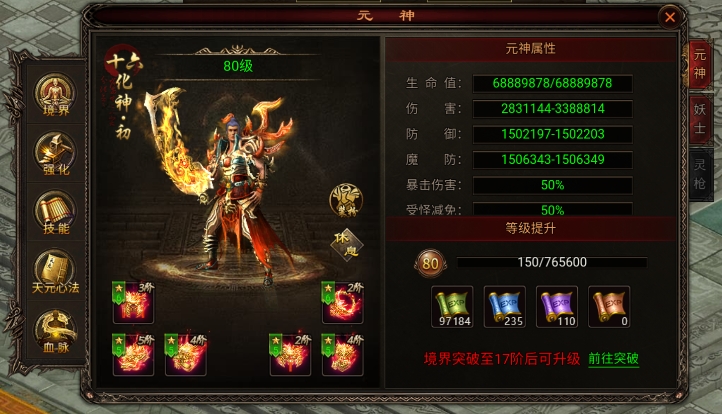722x414 pixels.
Task: Use the blue EXP scroll
Action: [504, 306]
